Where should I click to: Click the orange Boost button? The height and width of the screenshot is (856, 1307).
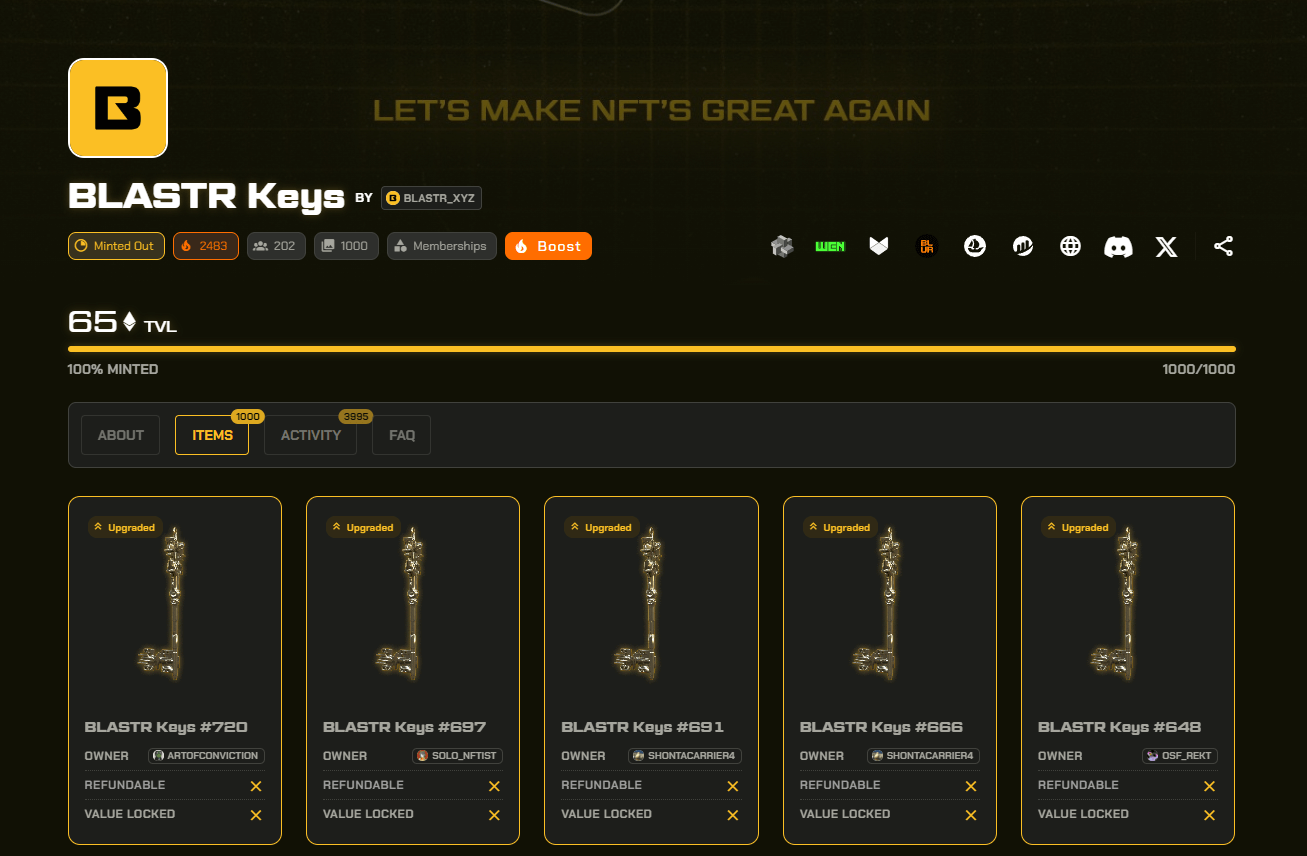tap(548, 246)
